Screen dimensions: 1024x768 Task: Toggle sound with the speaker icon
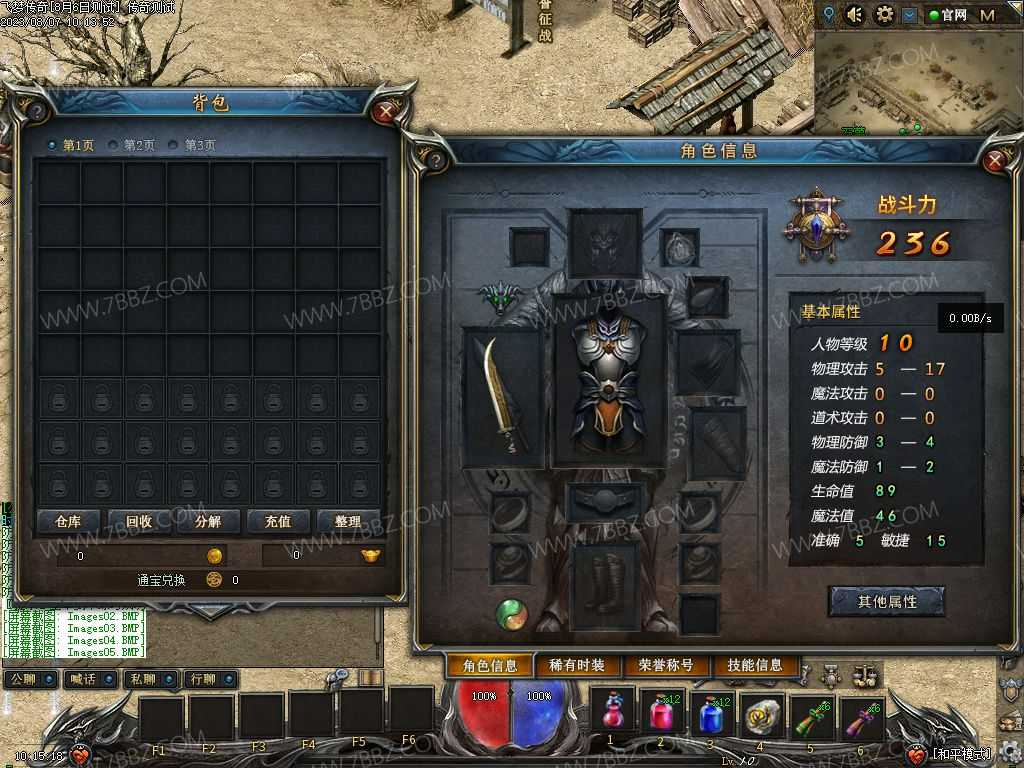tap(855, 15)
